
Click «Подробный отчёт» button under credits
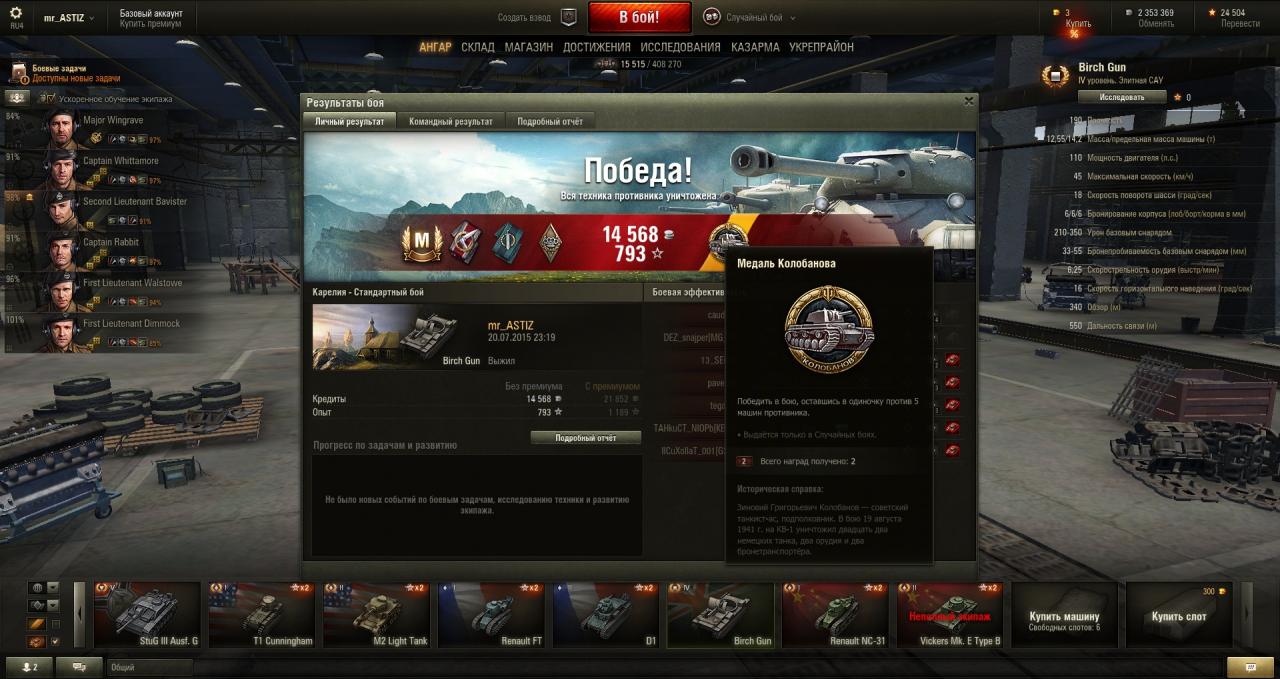click(585, 438)
